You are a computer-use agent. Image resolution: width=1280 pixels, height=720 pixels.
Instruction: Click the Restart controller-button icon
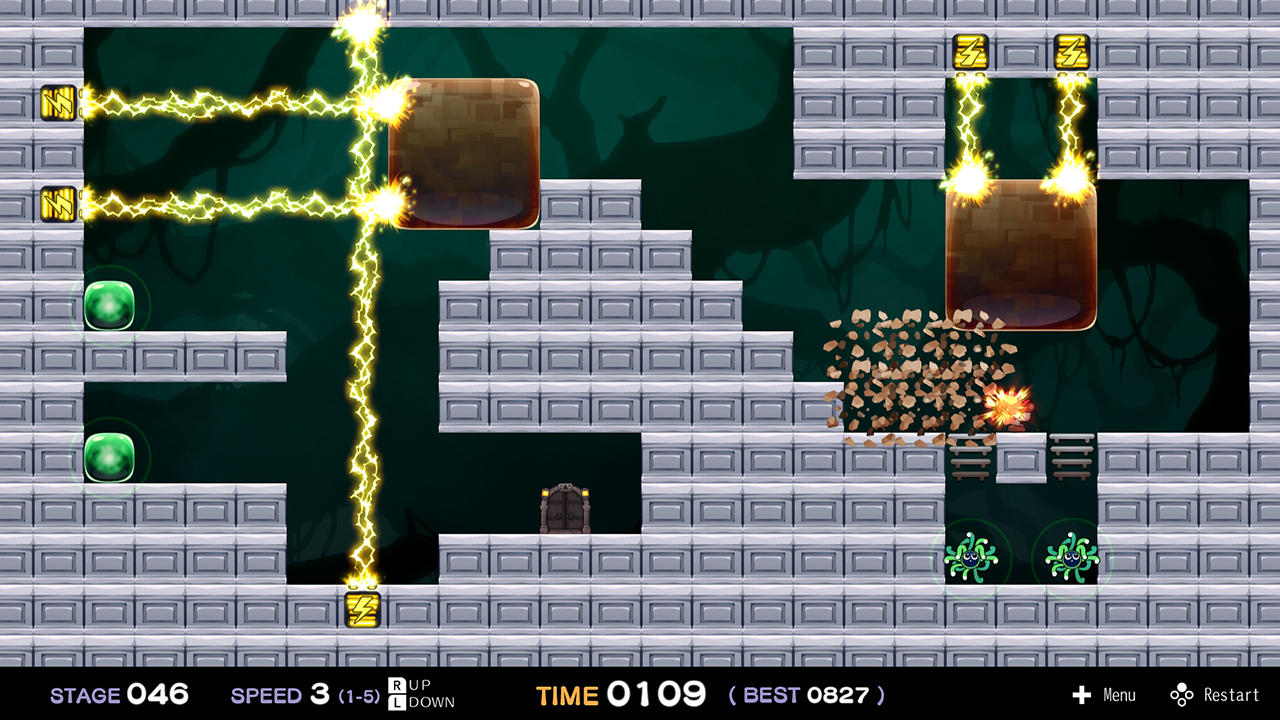[1183, 695]
